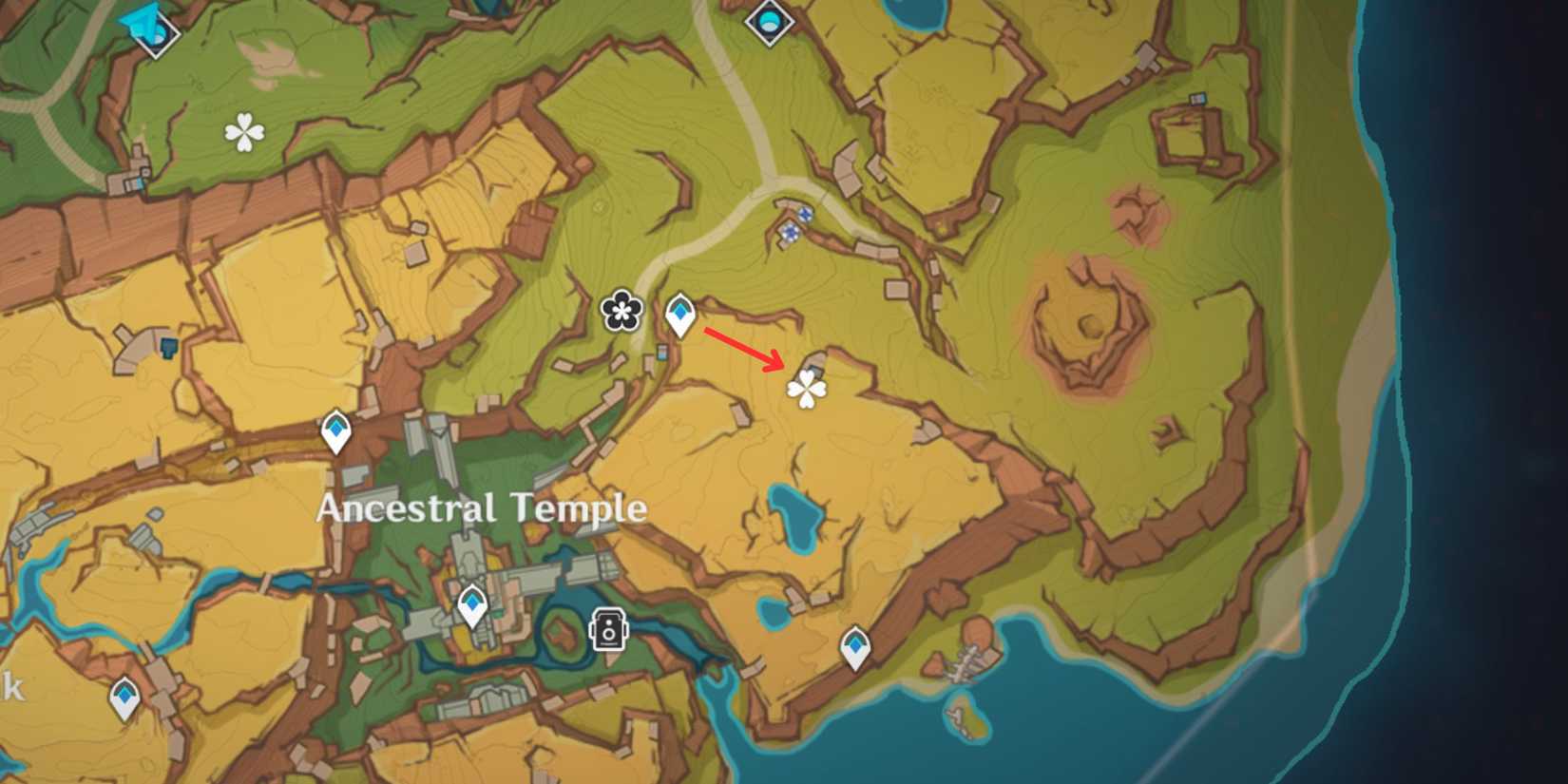The width and height of the screenshot is (1568, 784).
Task: Open the small blue chest marker along the road
Action: click(662, 354)
